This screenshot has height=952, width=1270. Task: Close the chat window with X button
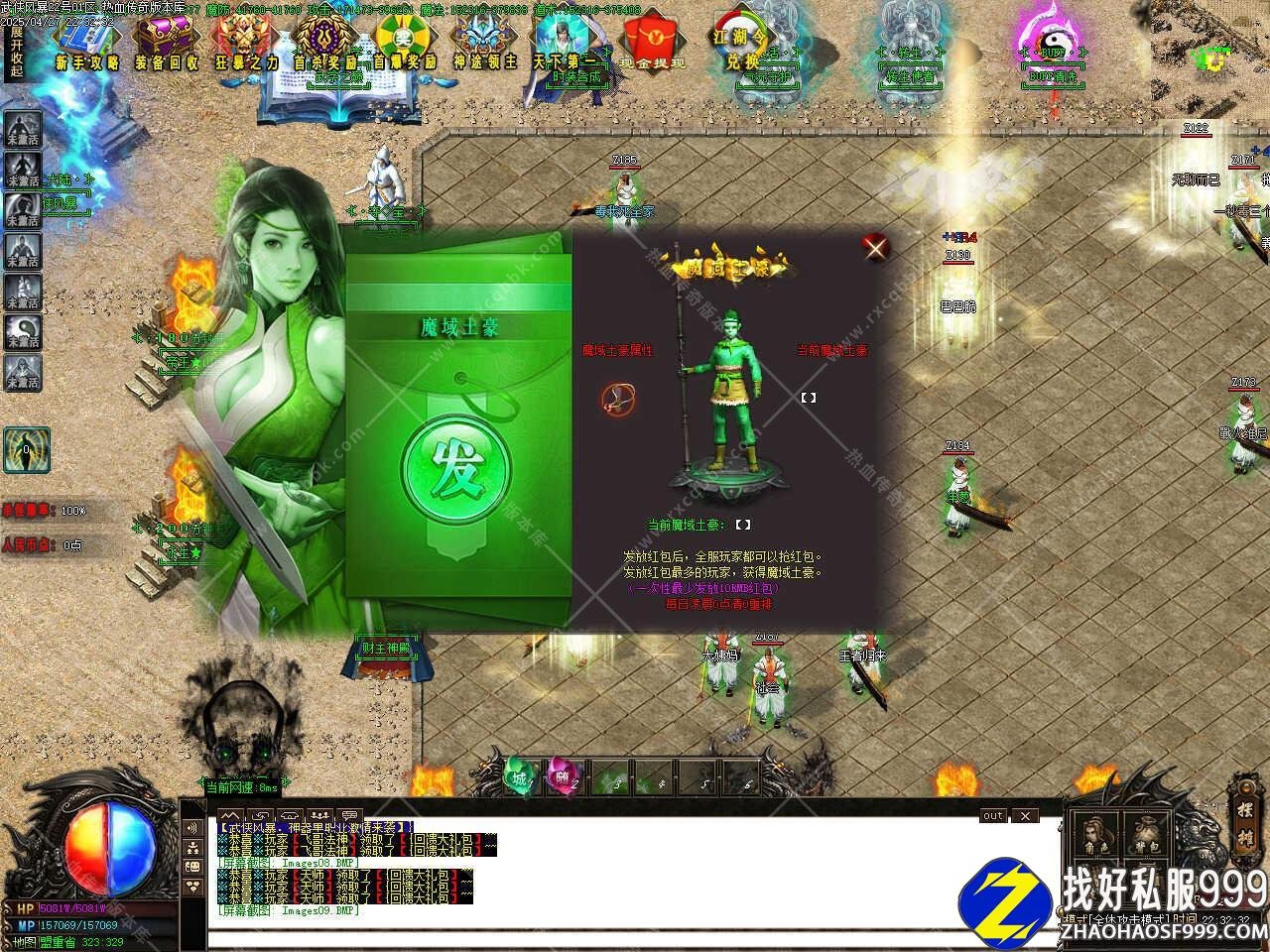tap(1025, 816)
